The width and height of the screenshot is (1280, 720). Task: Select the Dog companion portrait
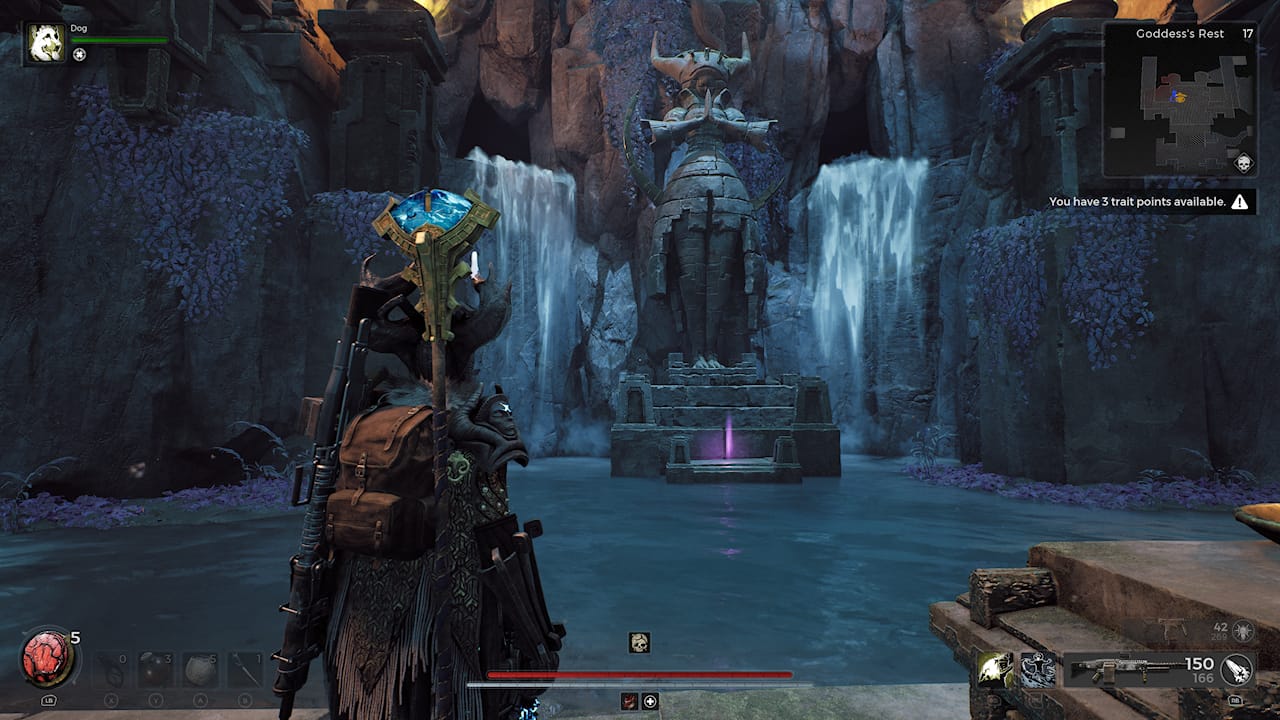(x=46, y=44)
